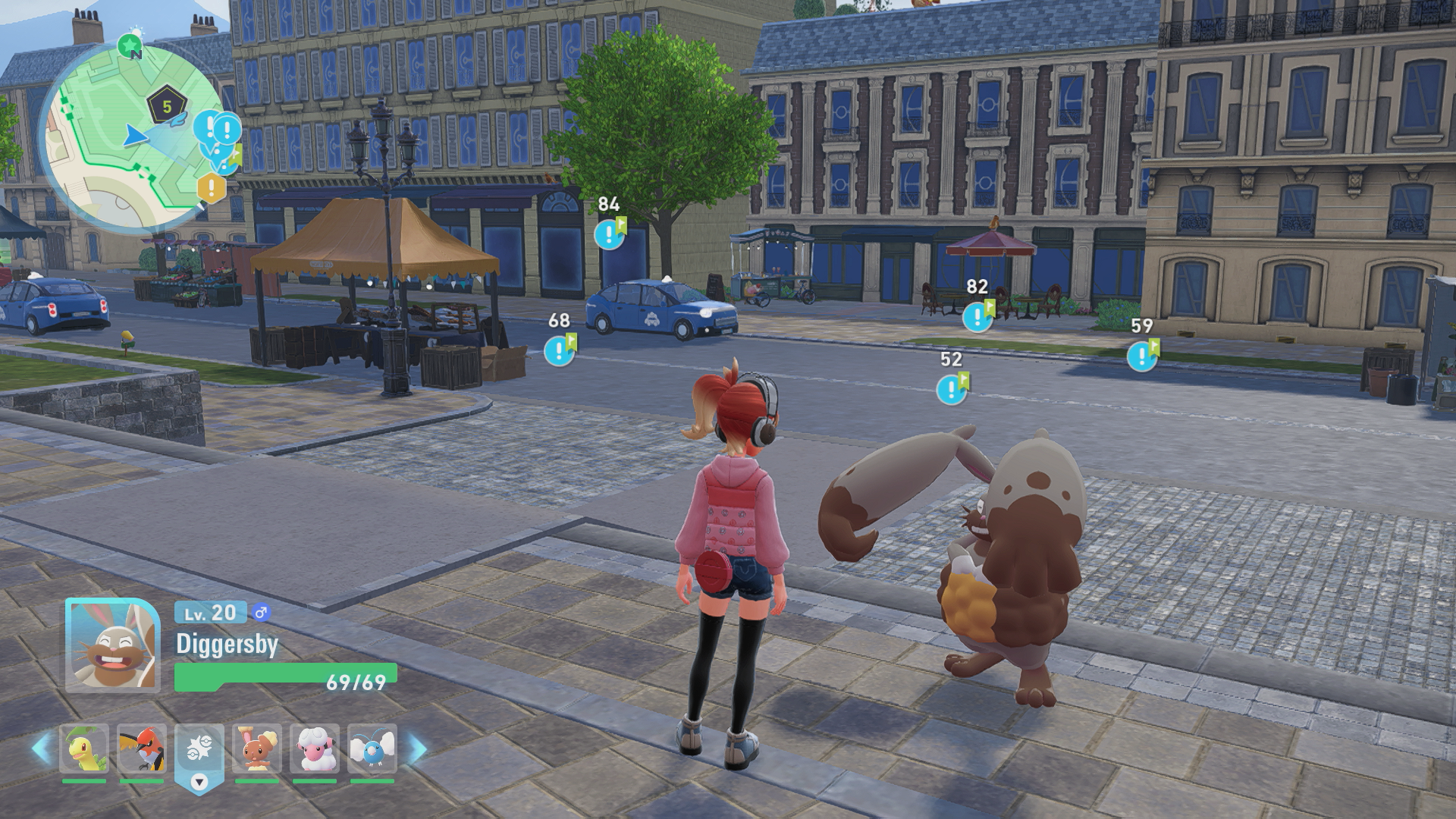Select the quest marker labeled 84
Screen dimensions: 1456x819
609,234
